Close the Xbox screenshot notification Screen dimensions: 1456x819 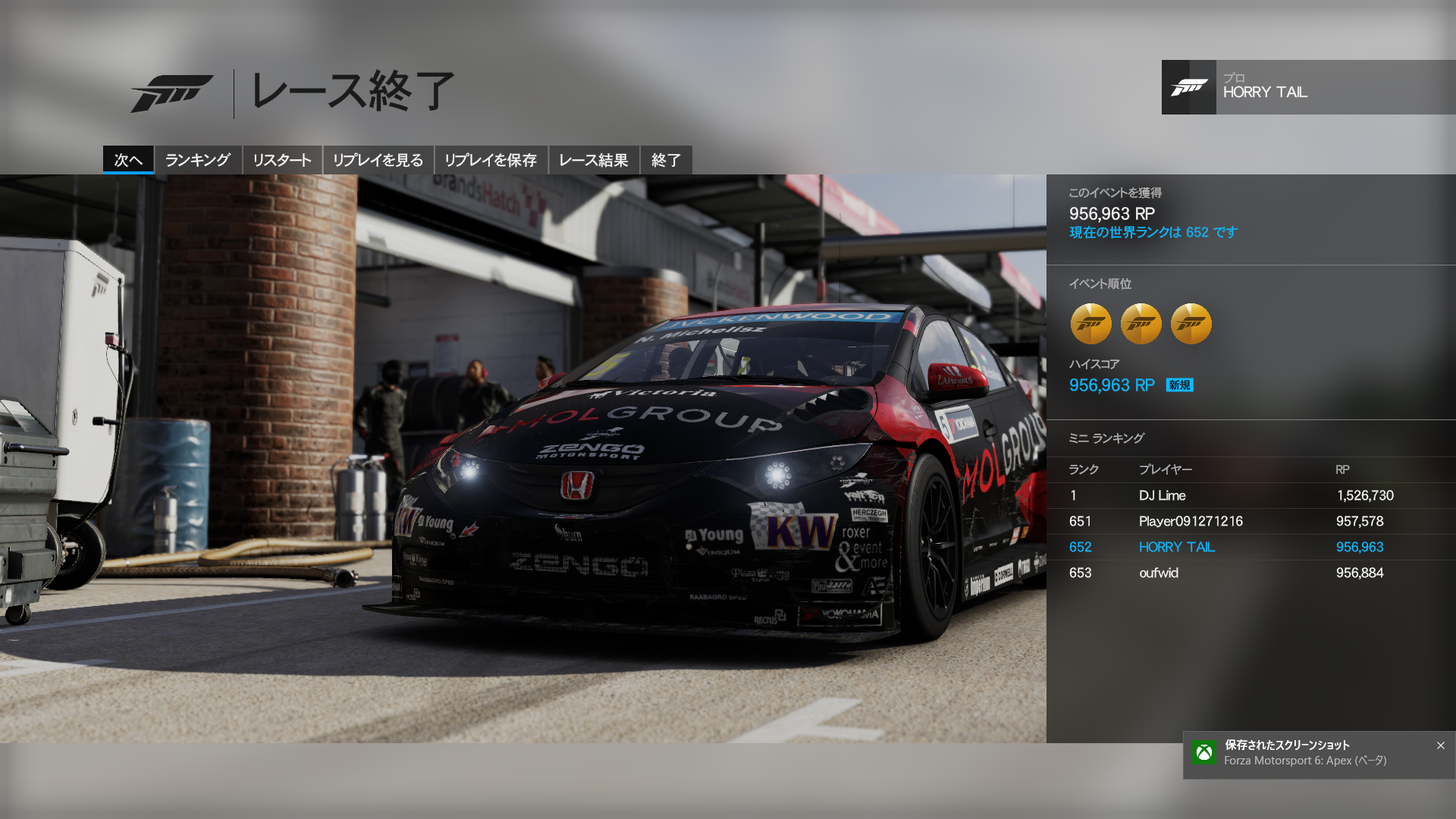tap(1440, 745)
